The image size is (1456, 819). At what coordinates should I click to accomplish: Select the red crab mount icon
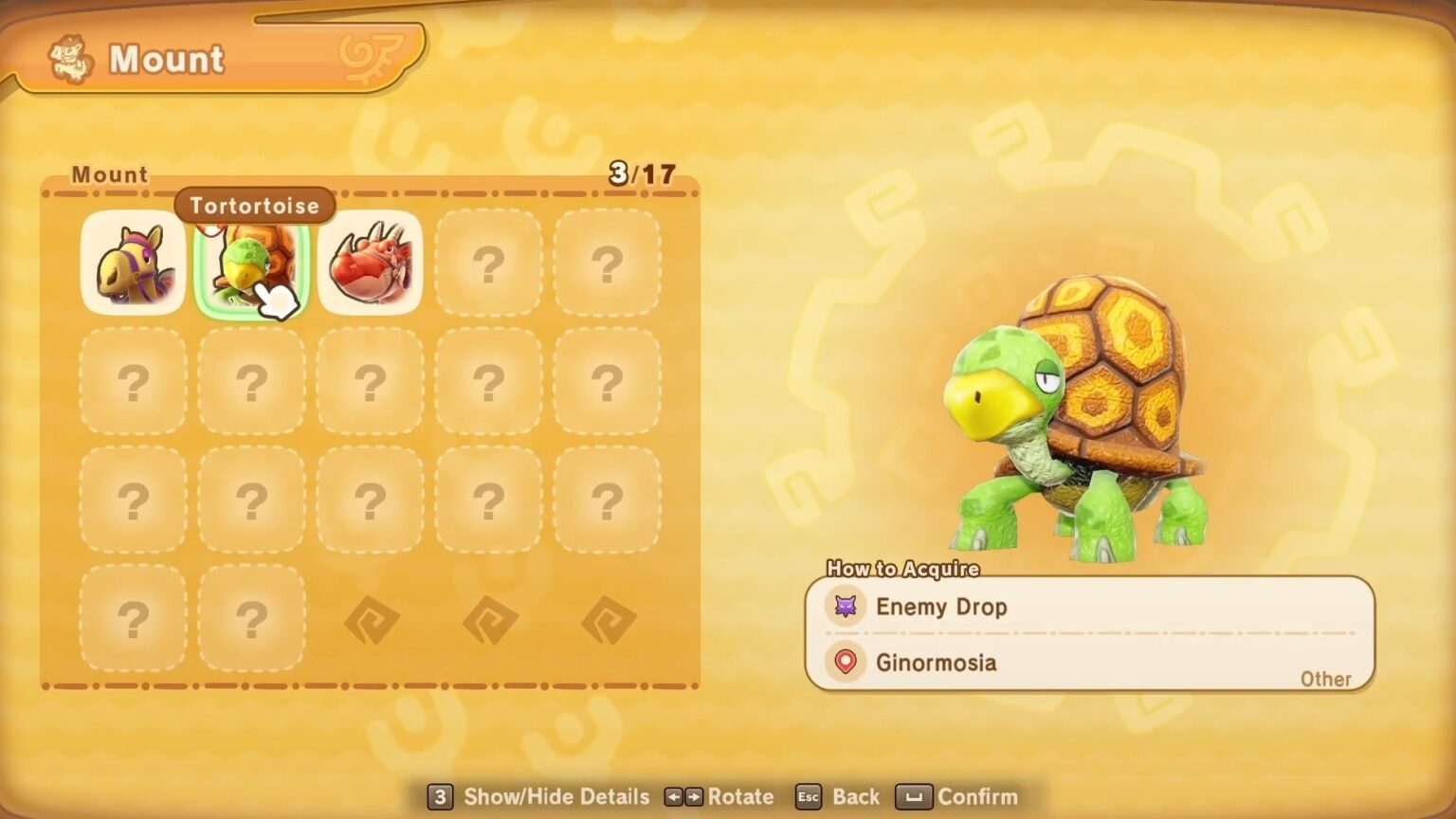point(371,264)
